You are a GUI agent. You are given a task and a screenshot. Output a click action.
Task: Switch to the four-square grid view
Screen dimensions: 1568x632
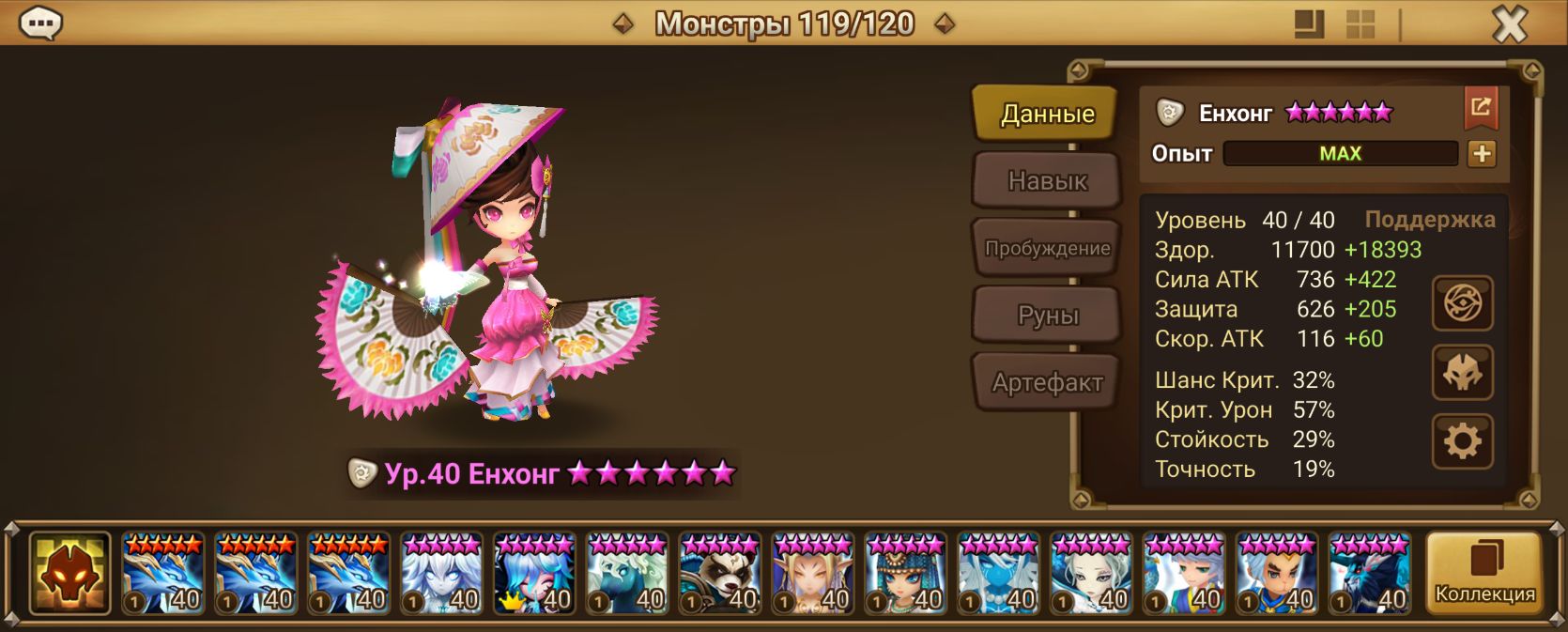pyautogui.click(x=1360, y=24)
